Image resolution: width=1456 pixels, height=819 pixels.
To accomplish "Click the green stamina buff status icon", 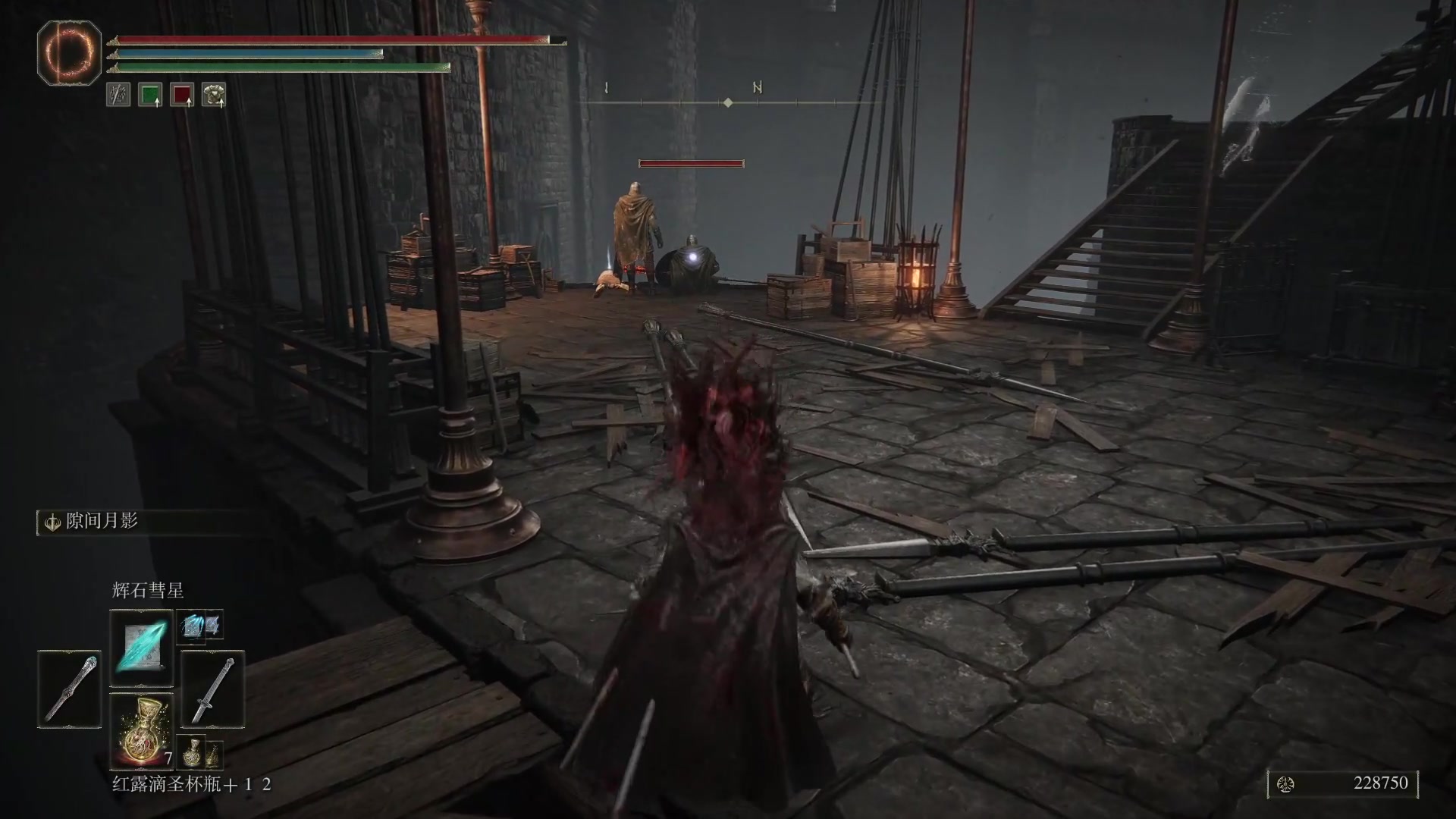I will pyautogui.click(x=150, y=95).
